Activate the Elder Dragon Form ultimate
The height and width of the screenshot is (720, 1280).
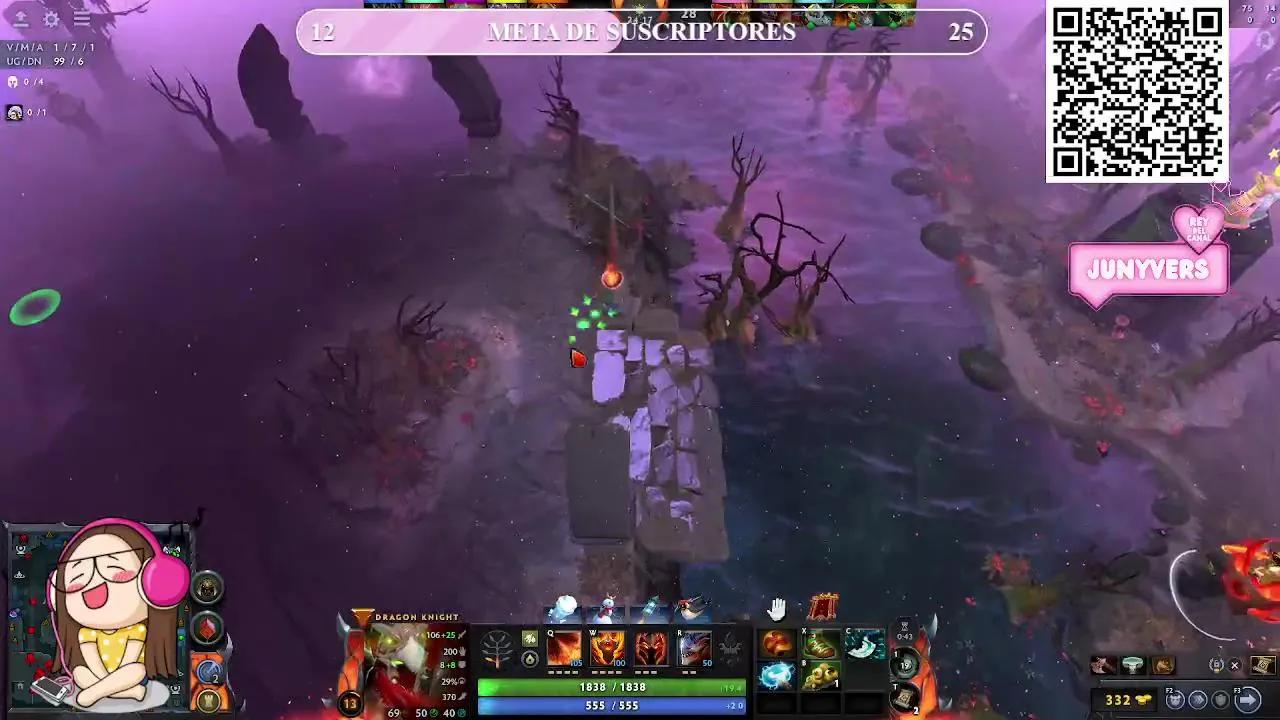tap(694, 648)
